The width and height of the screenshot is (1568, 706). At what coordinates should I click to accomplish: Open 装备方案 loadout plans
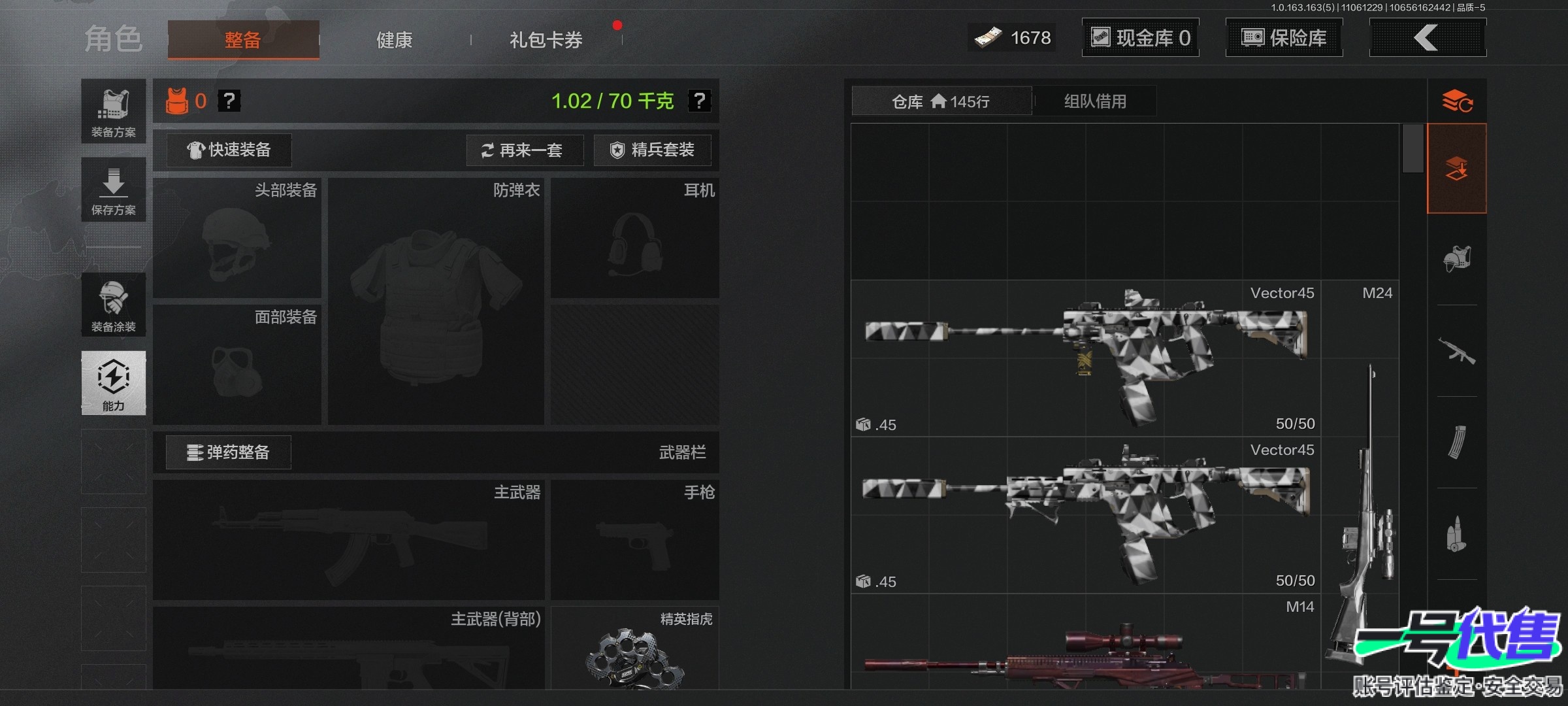(x=114, y=111)
